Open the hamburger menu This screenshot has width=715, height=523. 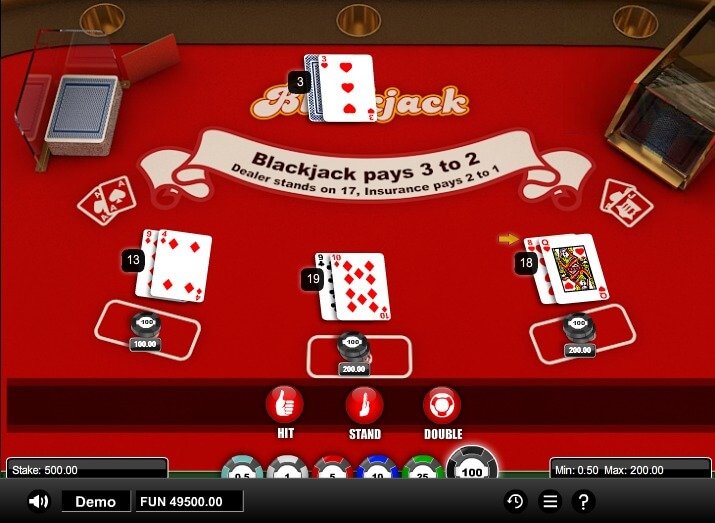[x=549, y=501]
